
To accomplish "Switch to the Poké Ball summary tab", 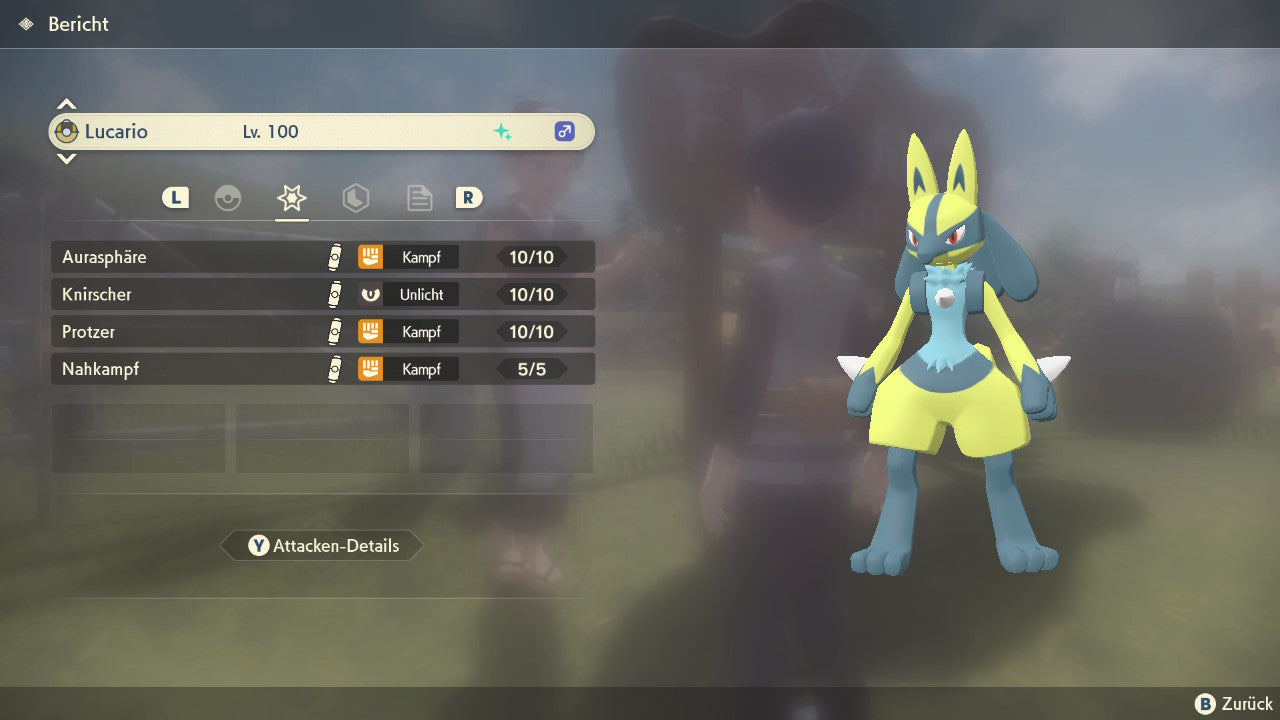I will click(228, 198).
